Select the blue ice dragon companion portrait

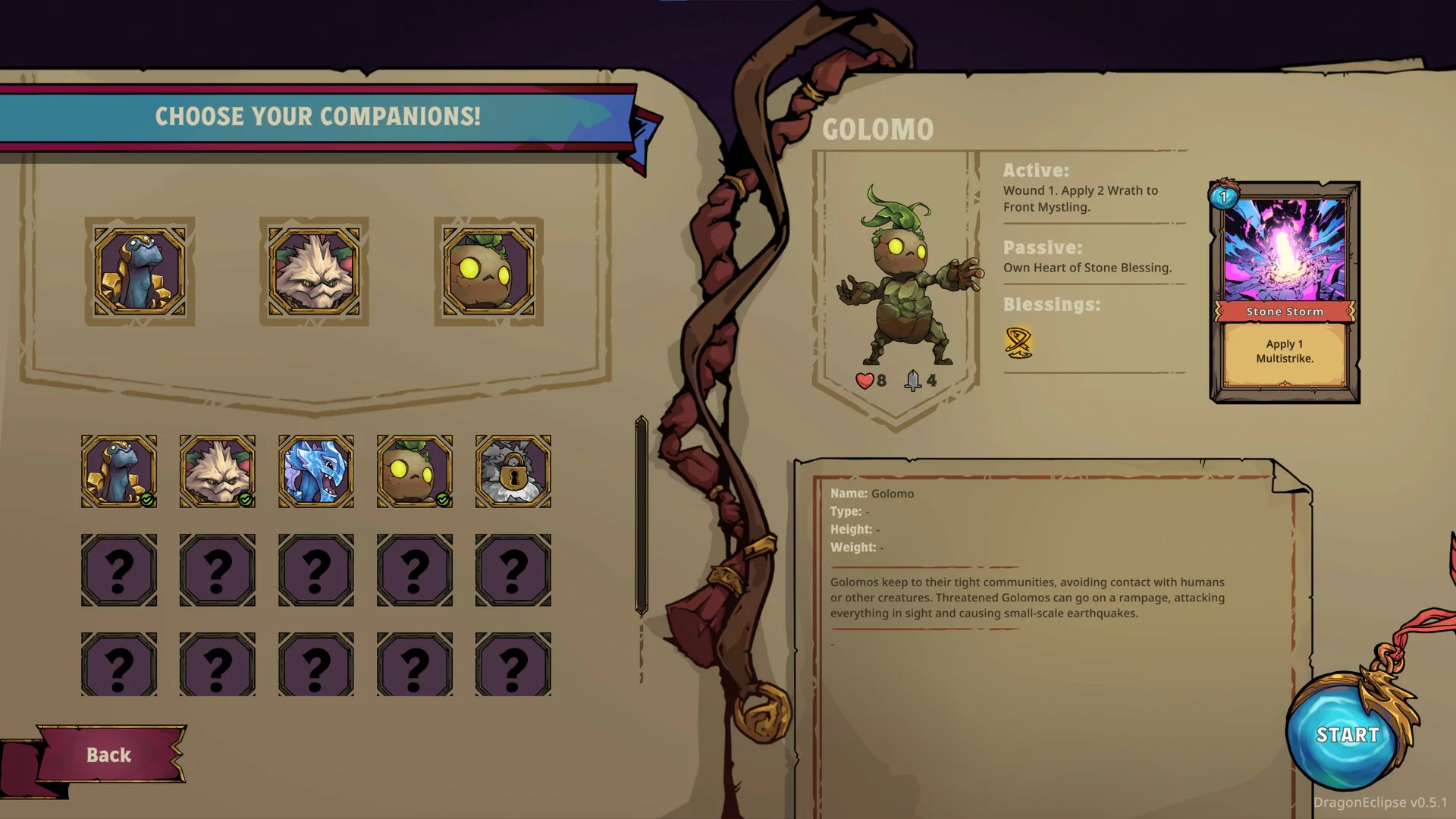pyautogui.click(x=315, y=471)
